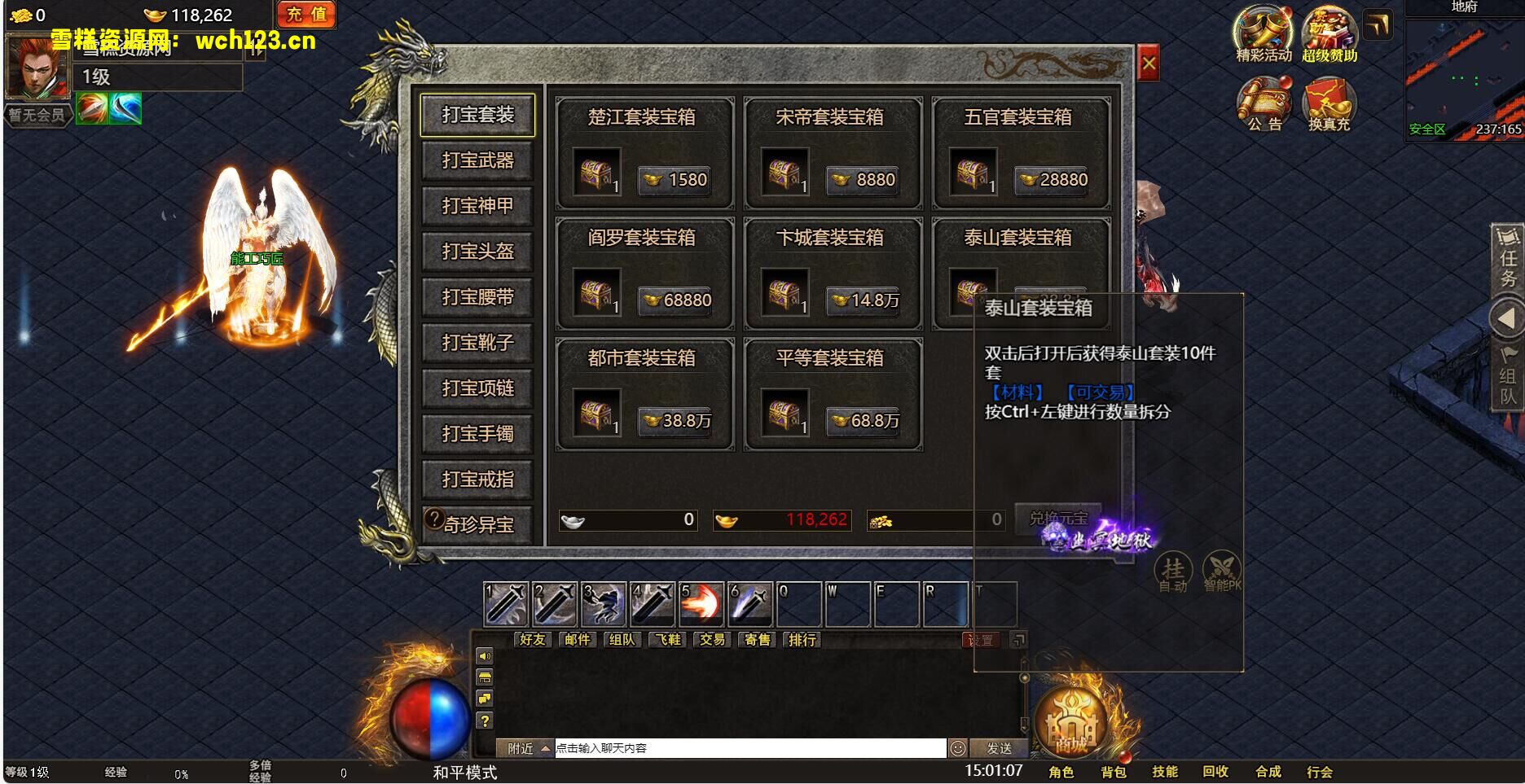Click the 充值 recharge button
The height and width of the screenshot is (784, 1525).
coord(306,15)
